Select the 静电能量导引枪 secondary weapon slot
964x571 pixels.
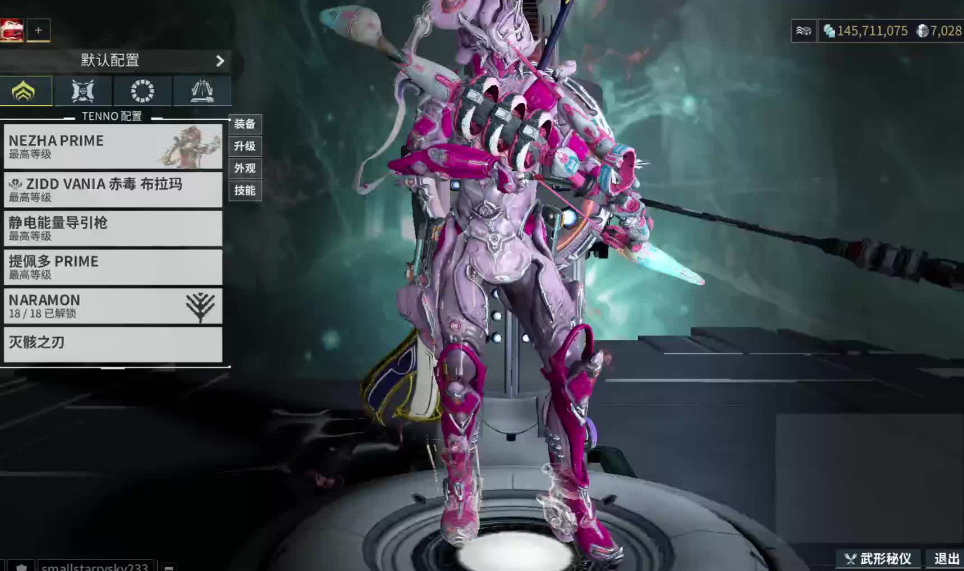(x=113, y=228)
